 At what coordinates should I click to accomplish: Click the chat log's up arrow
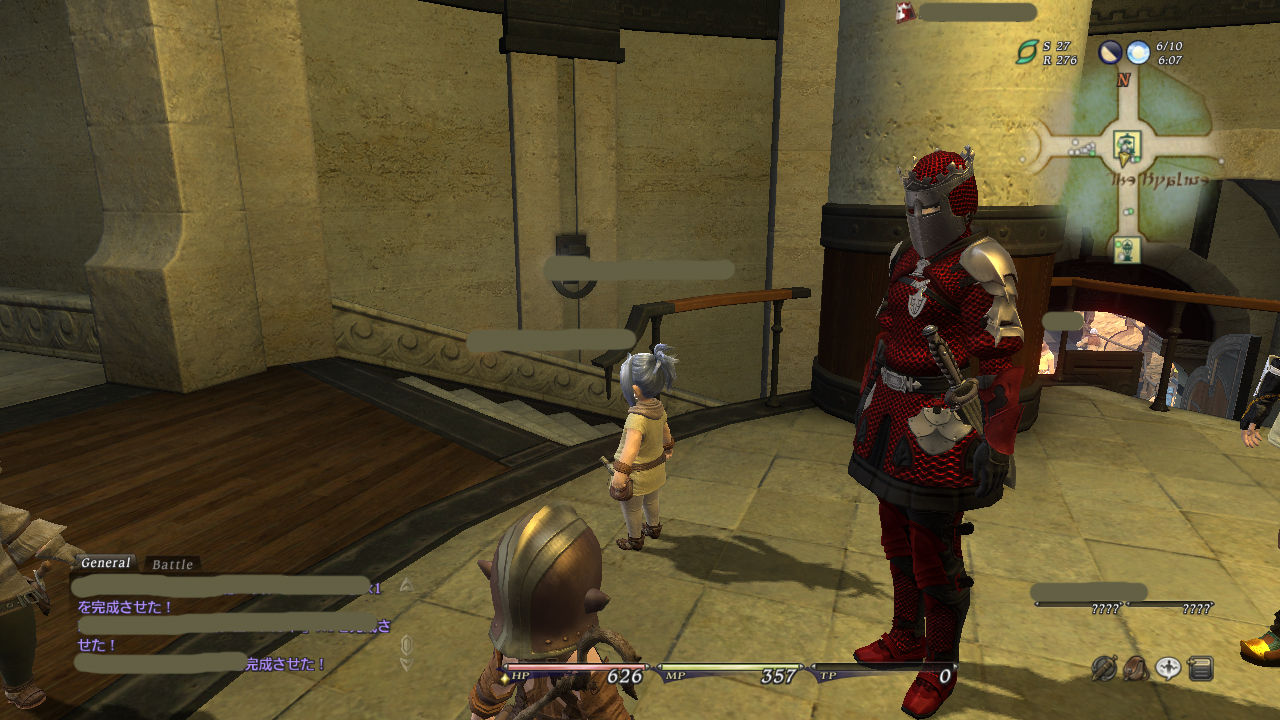pyautogui.click(x=406, y=585)
